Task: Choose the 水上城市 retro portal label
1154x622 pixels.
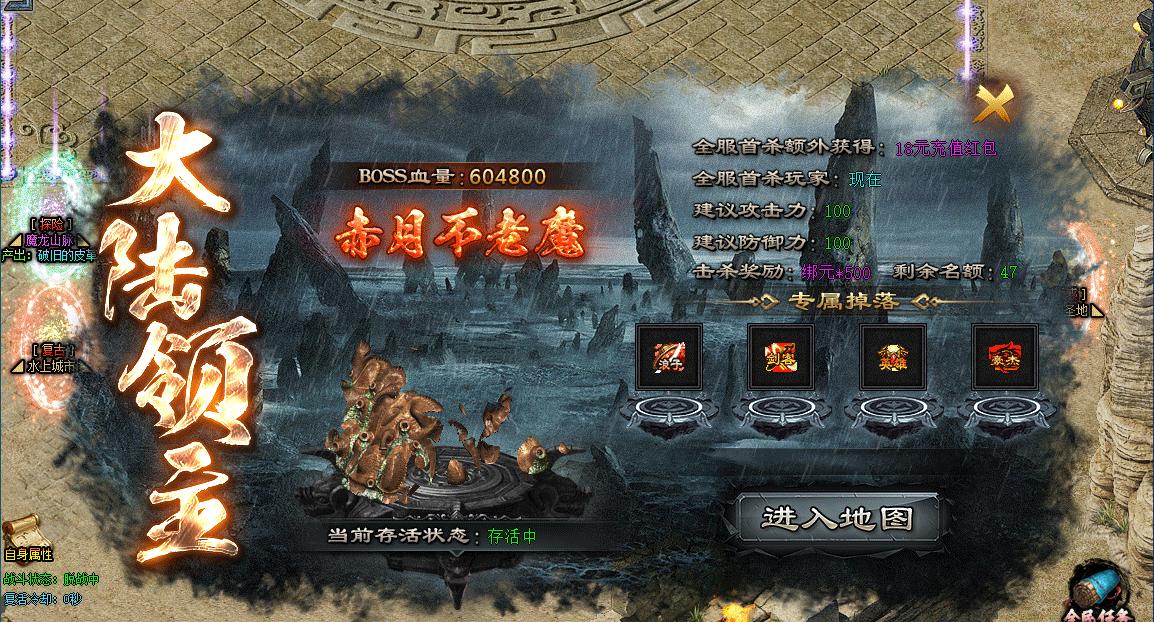Action: [51, 366]
